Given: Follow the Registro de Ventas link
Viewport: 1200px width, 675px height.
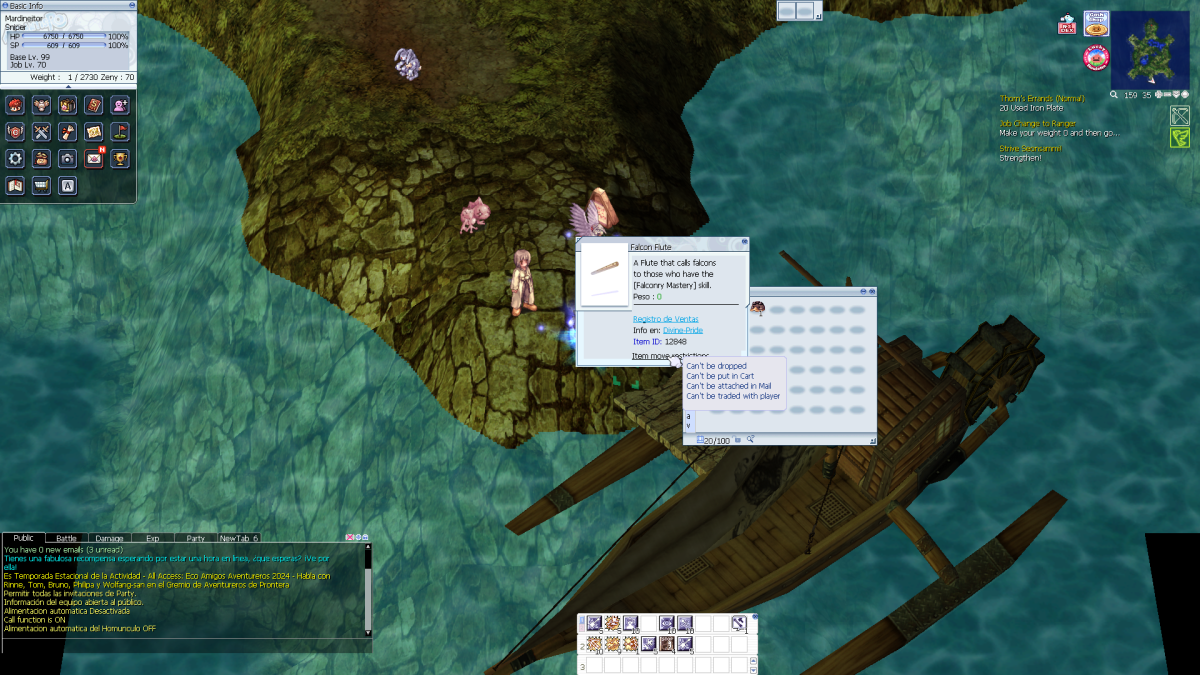Looking at the screenshot, I should [665, 319].
